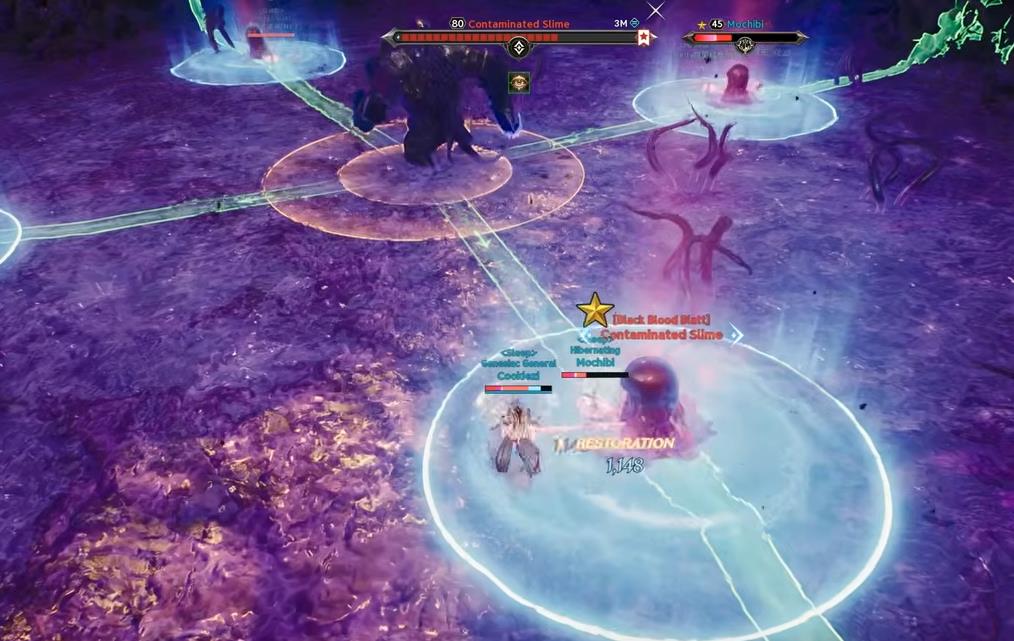This screenshot has width=1014, height=641.
Task: Click the red star bookmark on boss bar
Action: [x=645, y=38]
